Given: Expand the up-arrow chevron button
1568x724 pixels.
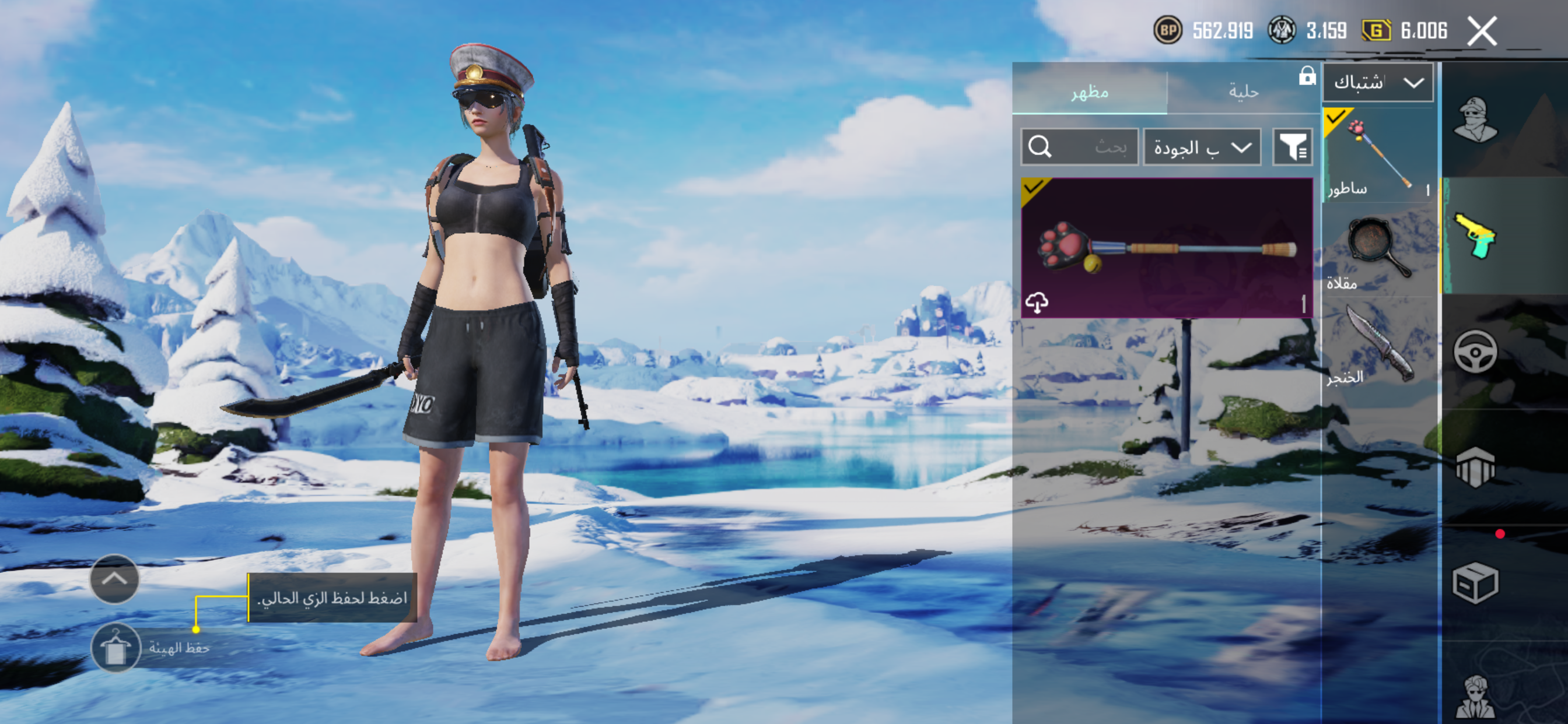Looking at the screenshot, I should [114, 579].
